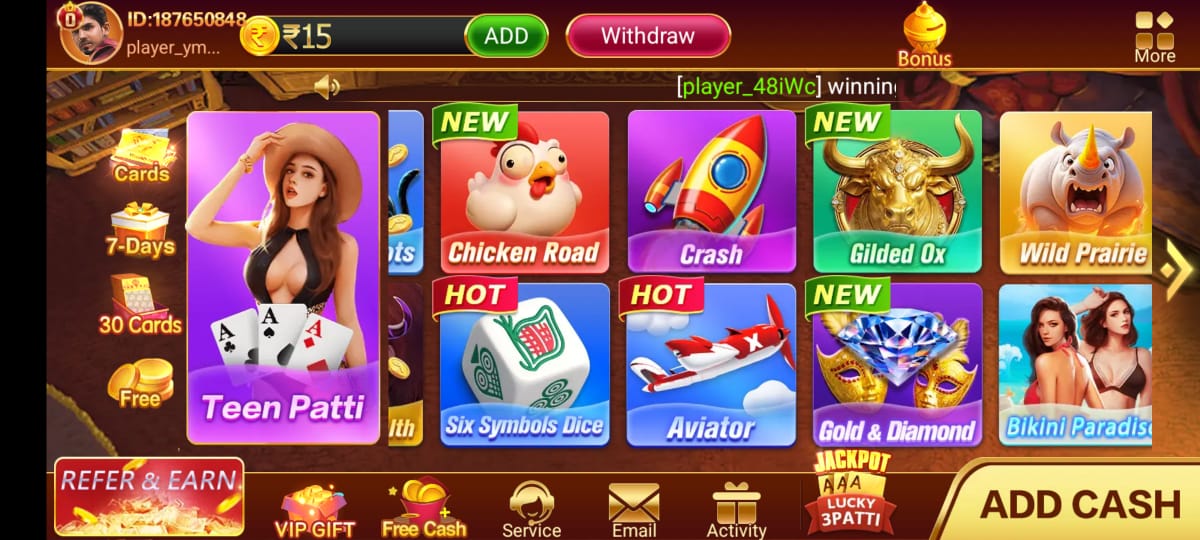Tap the large ADD CASH button
This screenshot has height=540, width=1200.
(x=1080, y=503)
